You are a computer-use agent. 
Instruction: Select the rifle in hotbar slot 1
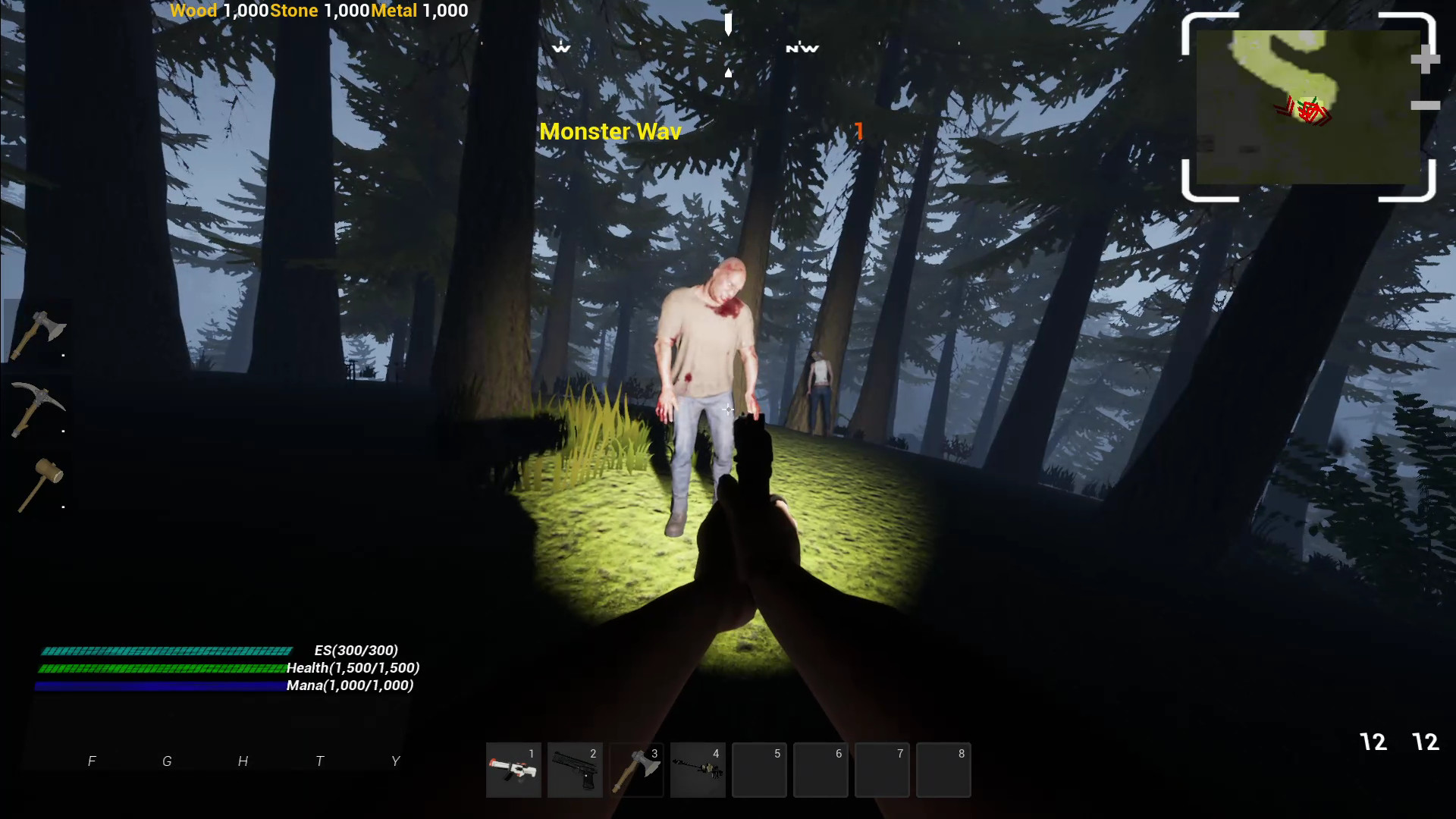(513, 770)
